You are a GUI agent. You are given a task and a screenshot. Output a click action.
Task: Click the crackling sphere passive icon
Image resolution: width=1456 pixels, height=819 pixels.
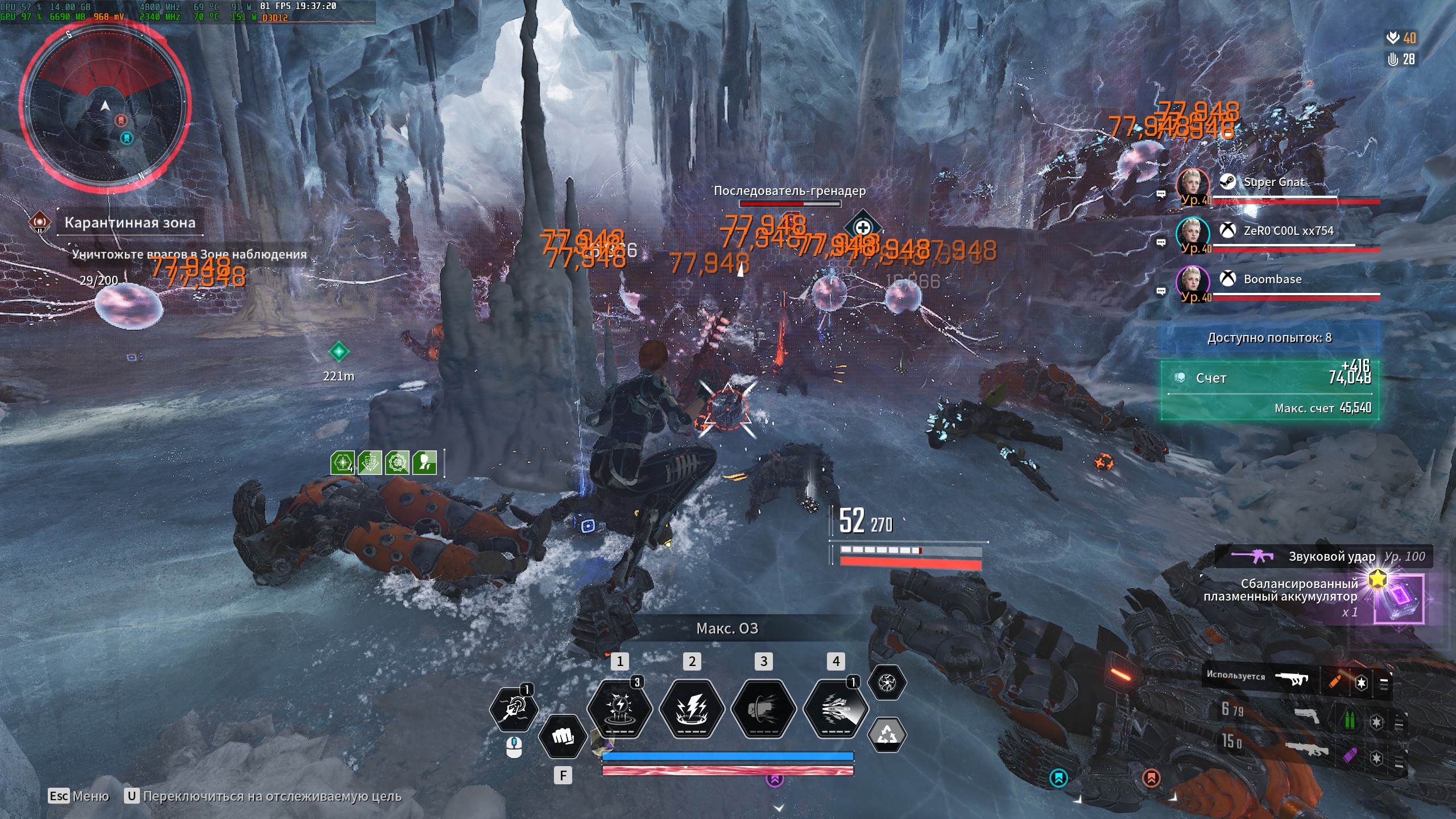pos(887,682)
